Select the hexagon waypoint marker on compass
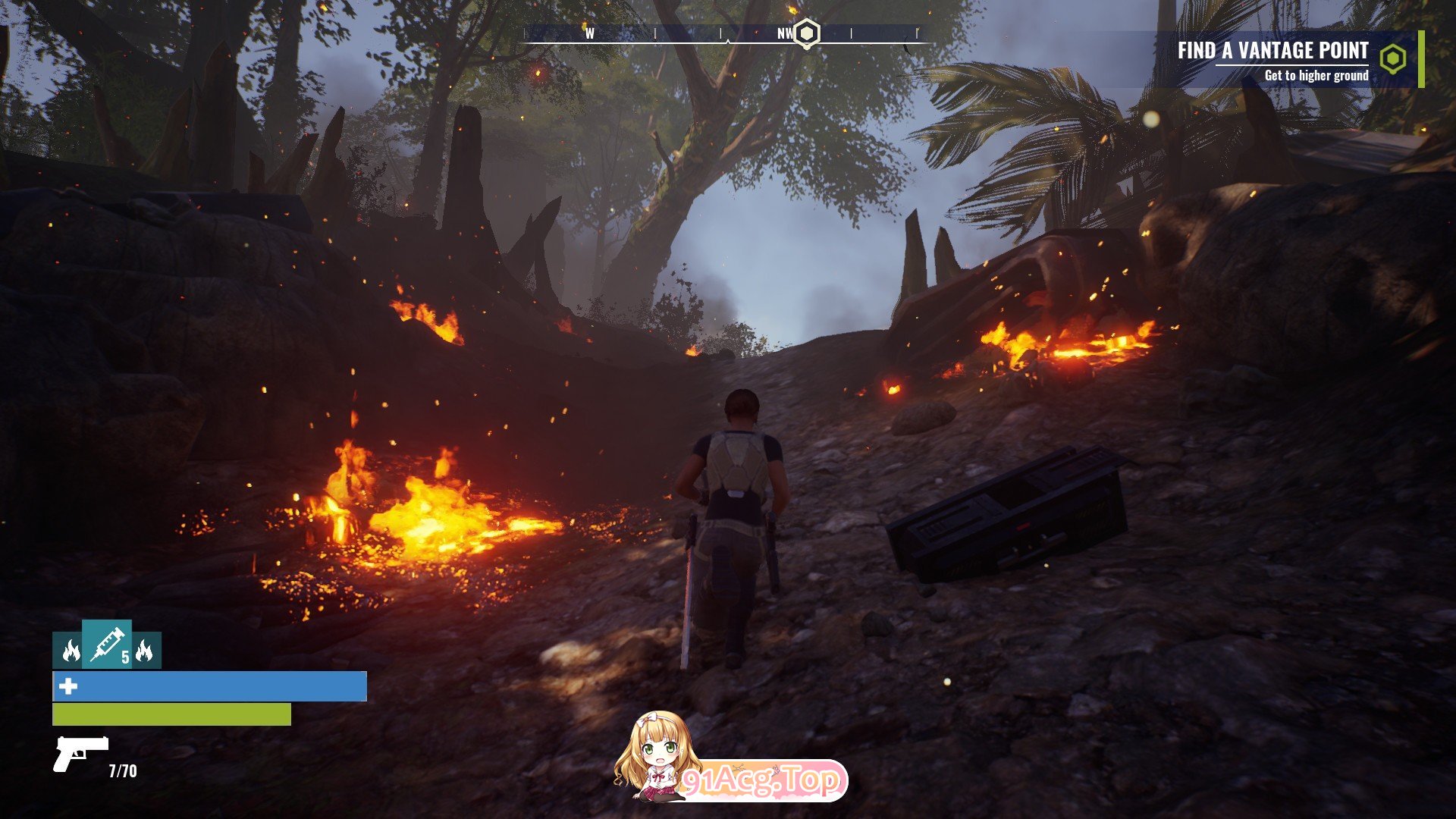1456x819 pixels. click(x=808, y=33)
